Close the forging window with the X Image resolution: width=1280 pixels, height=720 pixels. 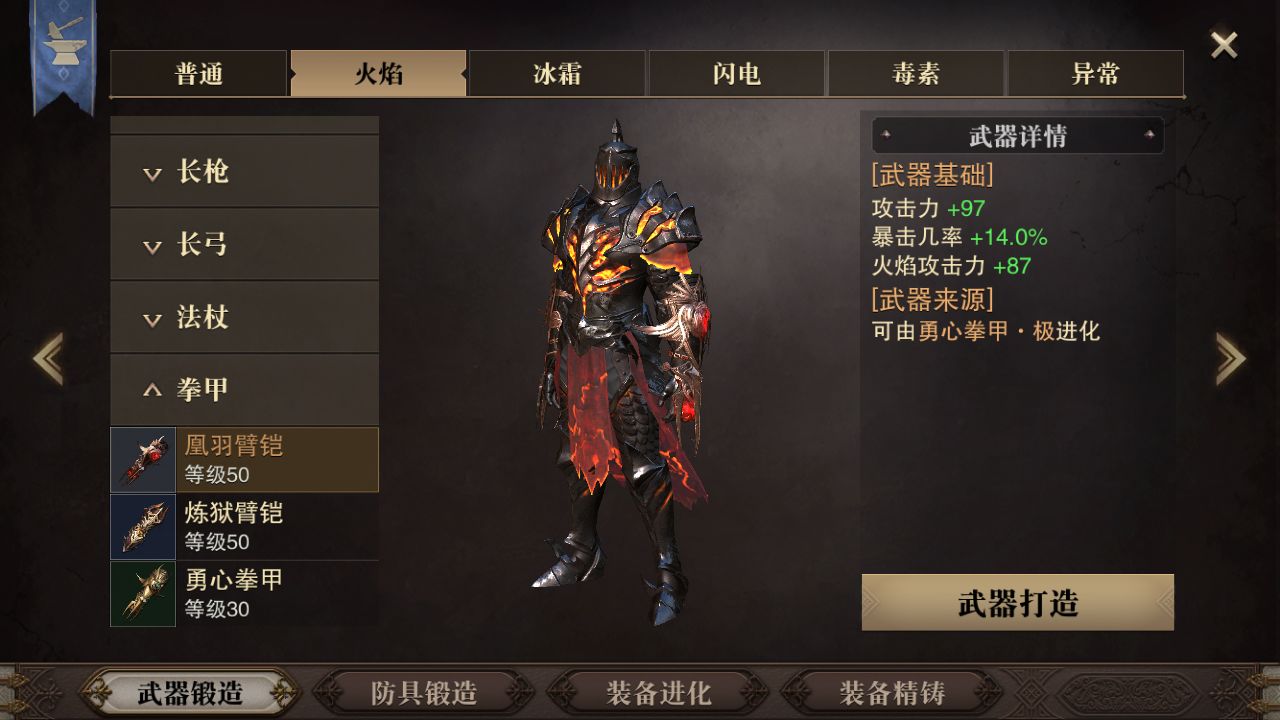click(x=1224, y=45)
